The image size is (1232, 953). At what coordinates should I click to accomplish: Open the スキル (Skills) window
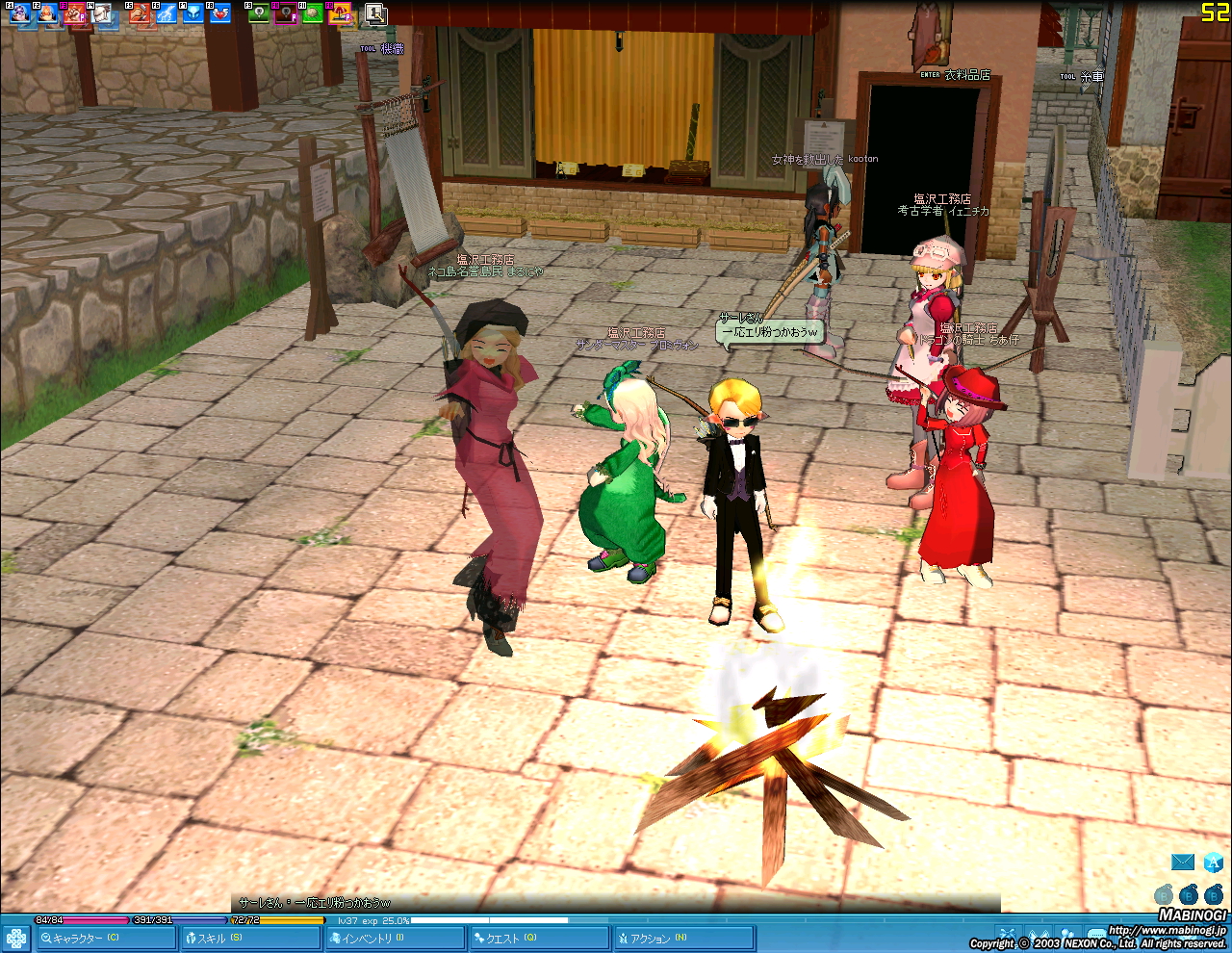250,938
